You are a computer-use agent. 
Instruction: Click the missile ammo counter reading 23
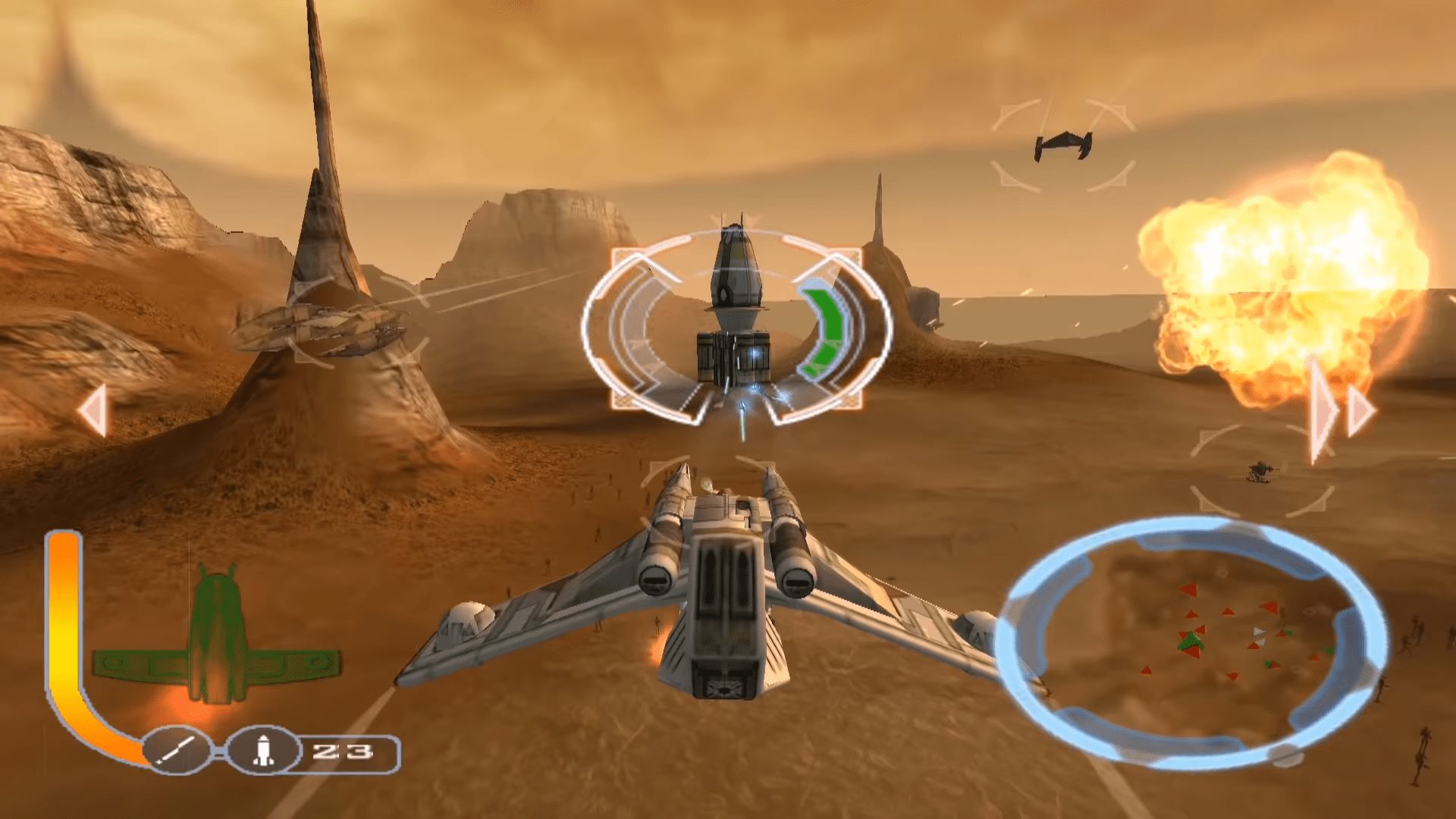tap(344, 752)
